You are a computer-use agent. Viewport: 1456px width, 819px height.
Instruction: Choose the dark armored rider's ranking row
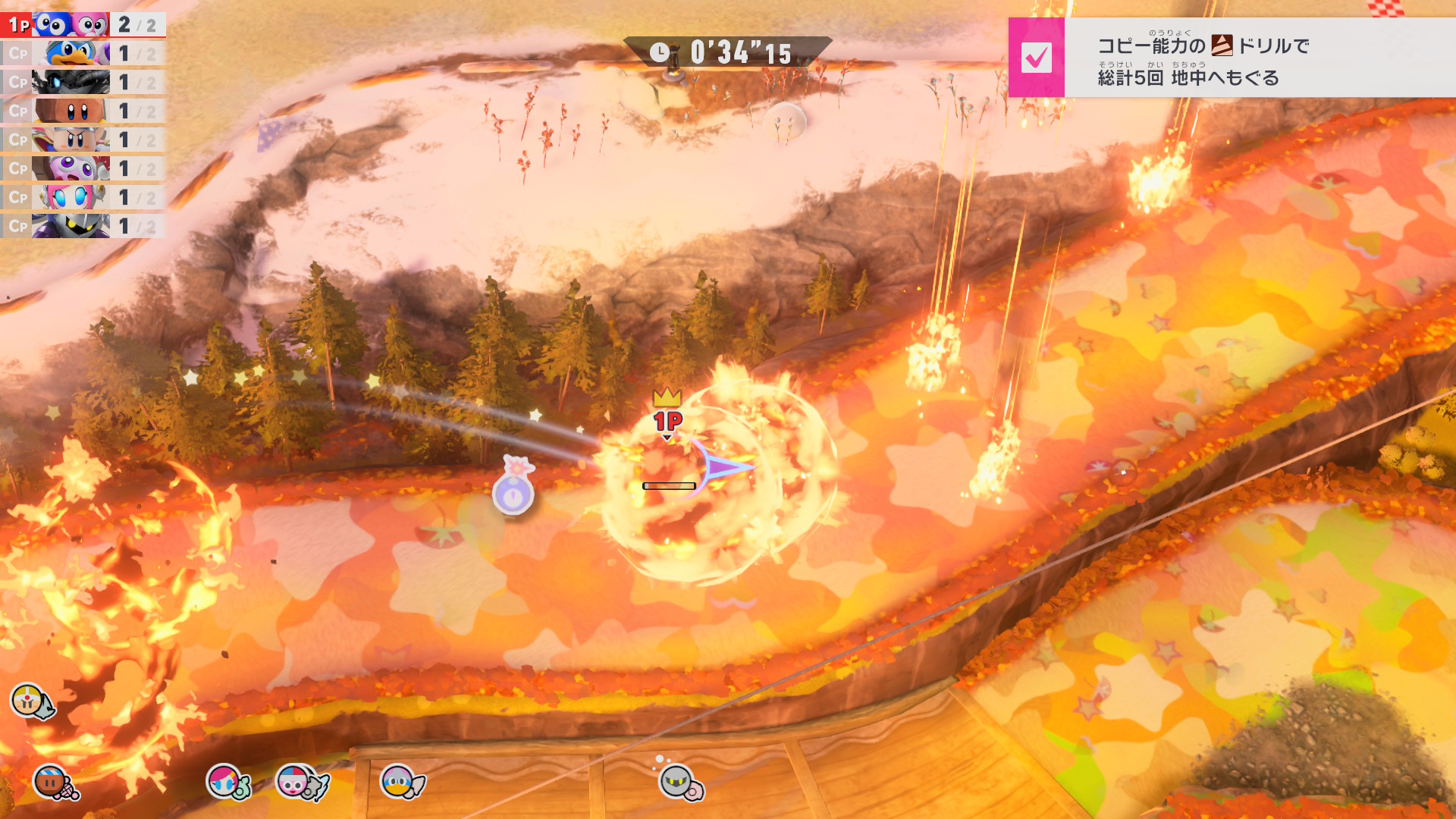click(x=82, y=83)
